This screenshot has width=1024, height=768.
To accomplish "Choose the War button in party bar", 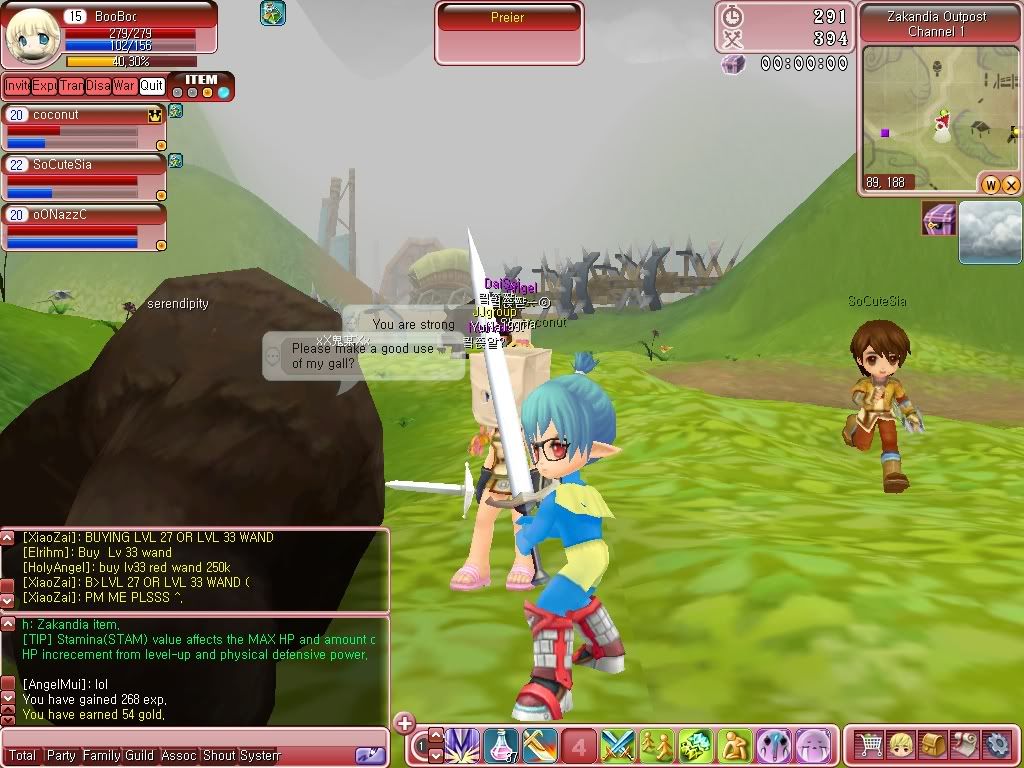I will [x=124, y=86].
